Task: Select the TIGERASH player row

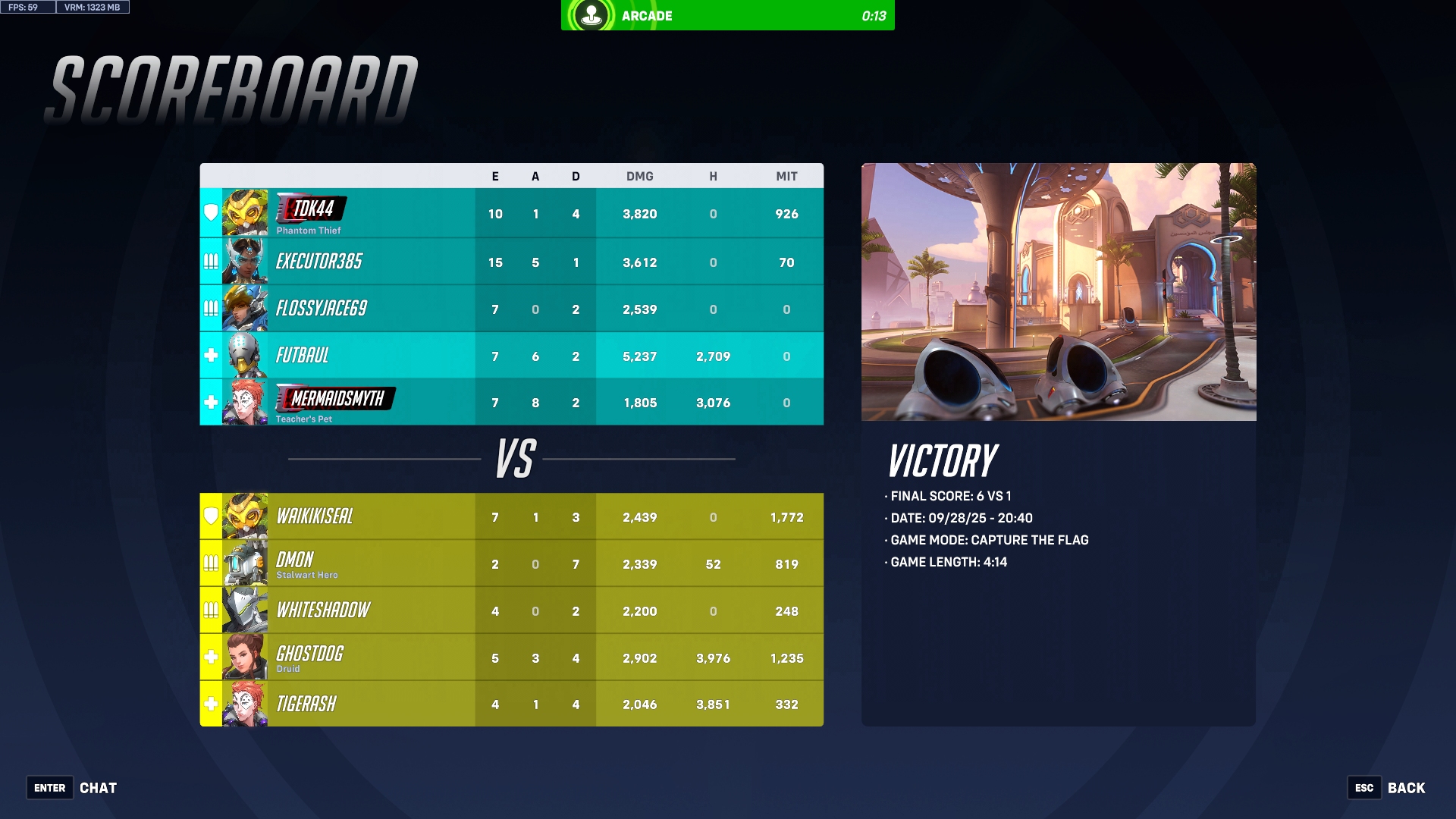Action: coord(511,704)
